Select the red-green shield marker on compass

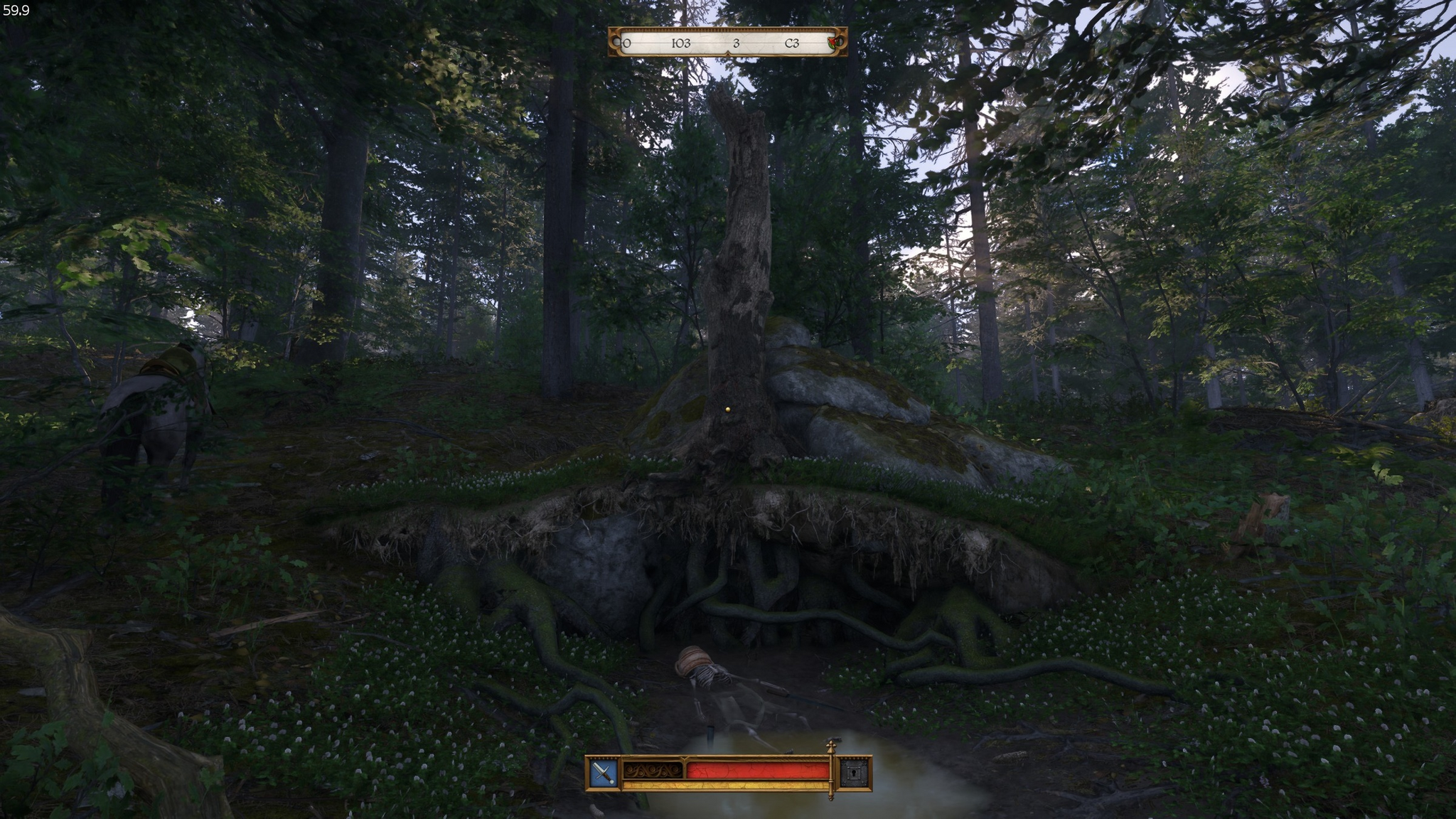click(835, 43)
